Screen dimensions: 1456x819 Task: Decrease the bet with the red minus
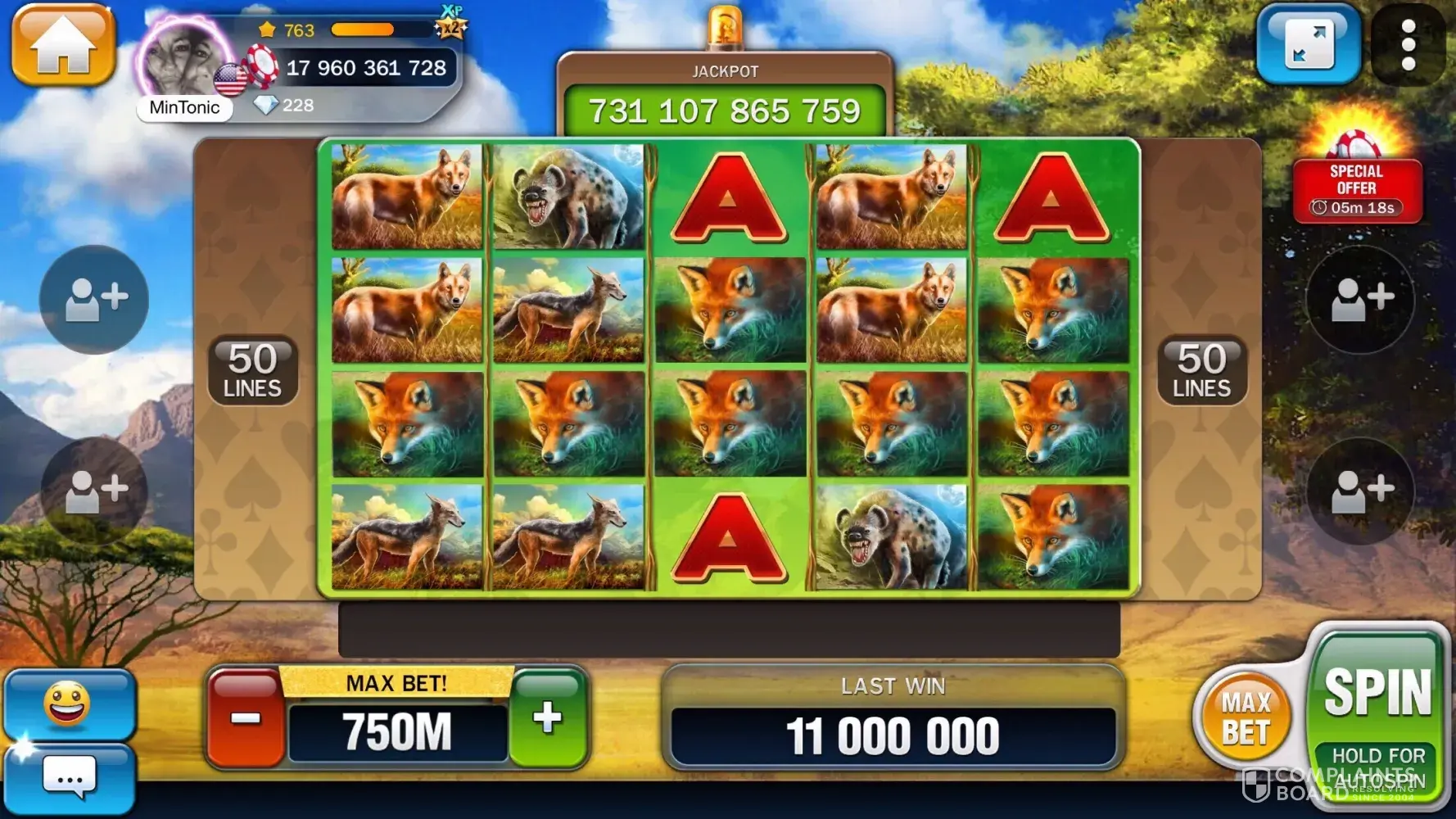coord(245,718)
